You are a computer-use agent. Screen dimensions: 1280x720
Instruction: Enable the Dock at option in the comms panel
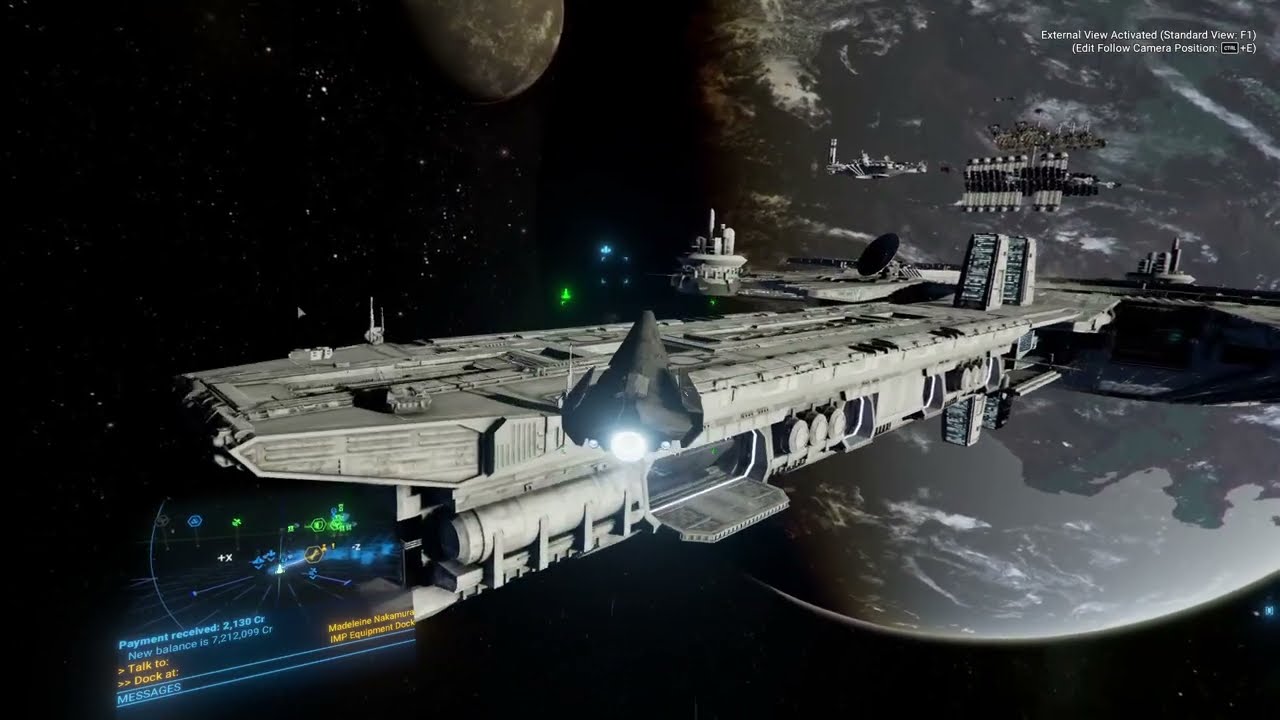(x=149, y=678)
